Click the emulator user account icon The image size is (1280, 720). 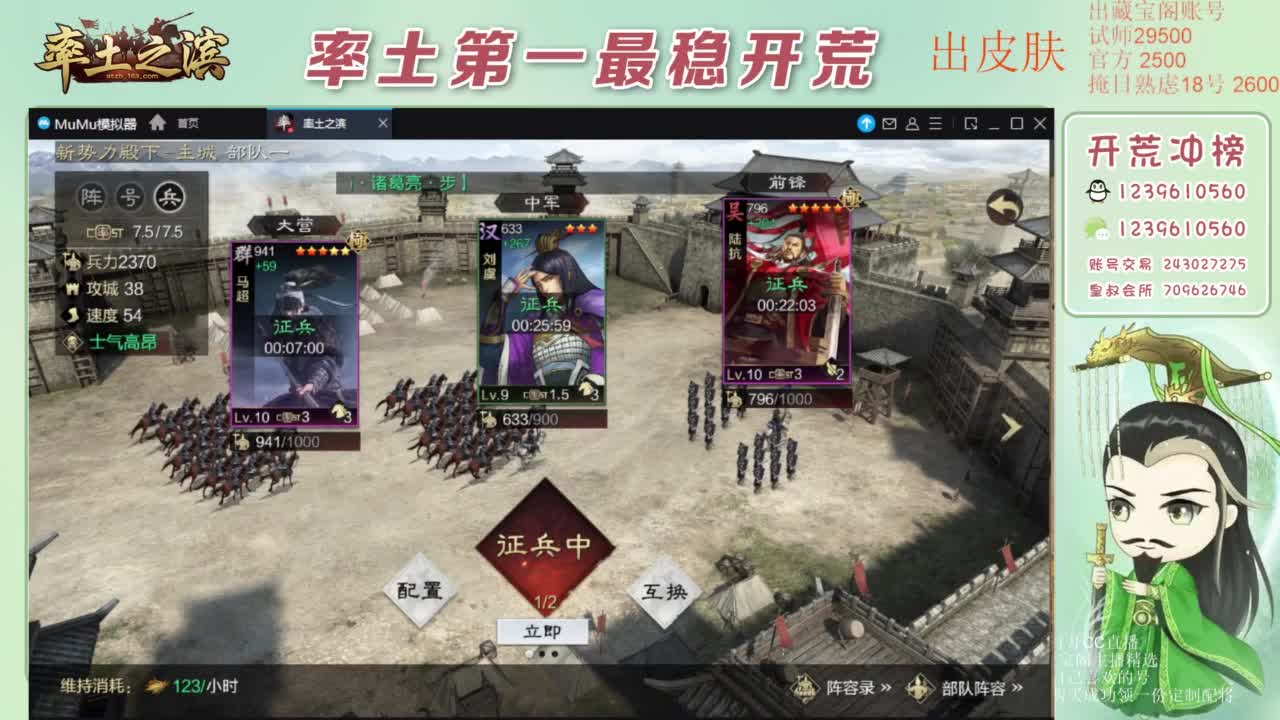click(x=911, y=124)
